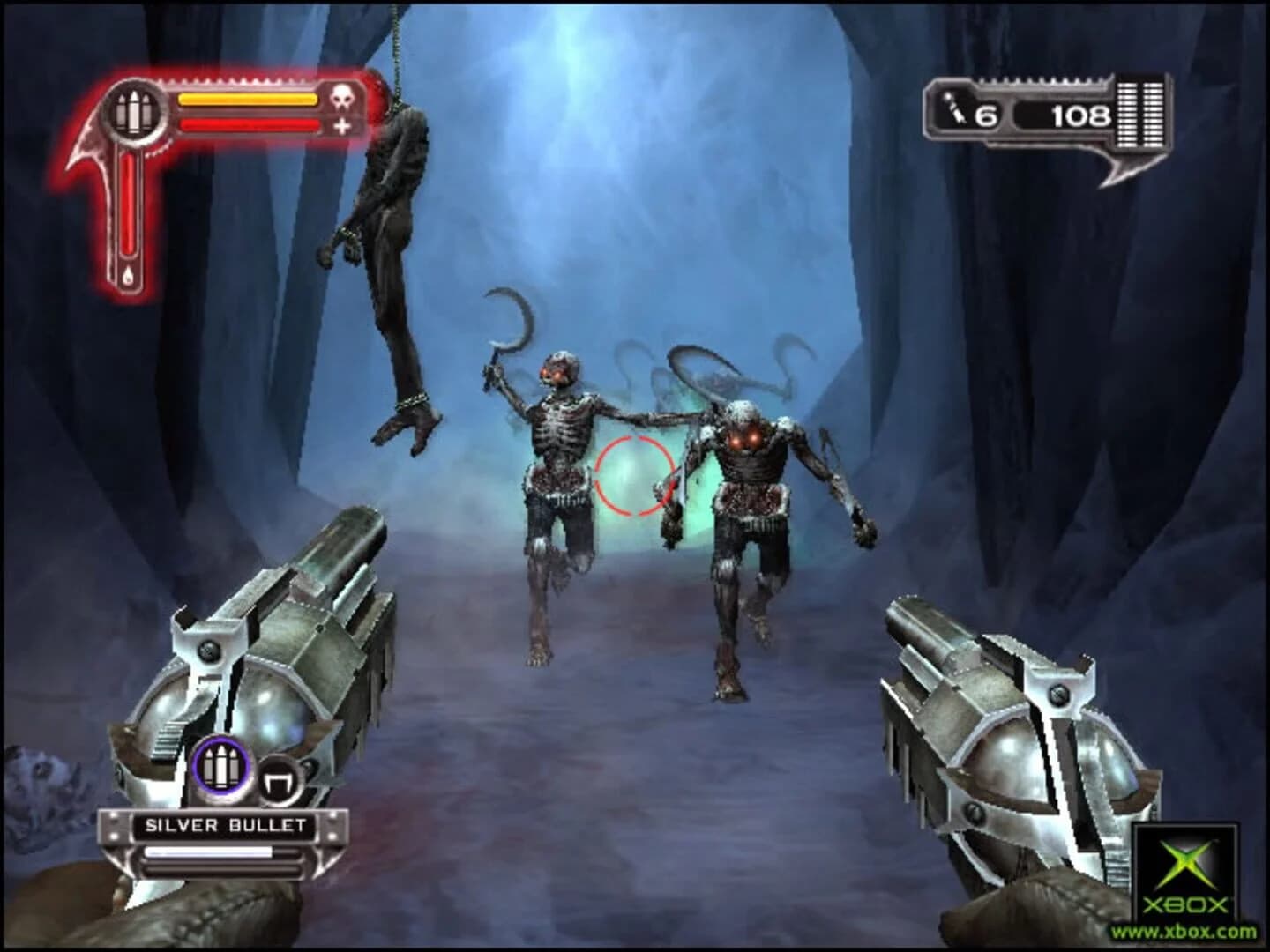Click the clip count display showing 6
This screenshot has height=952, width=1270.
click(x=986, y=113)
